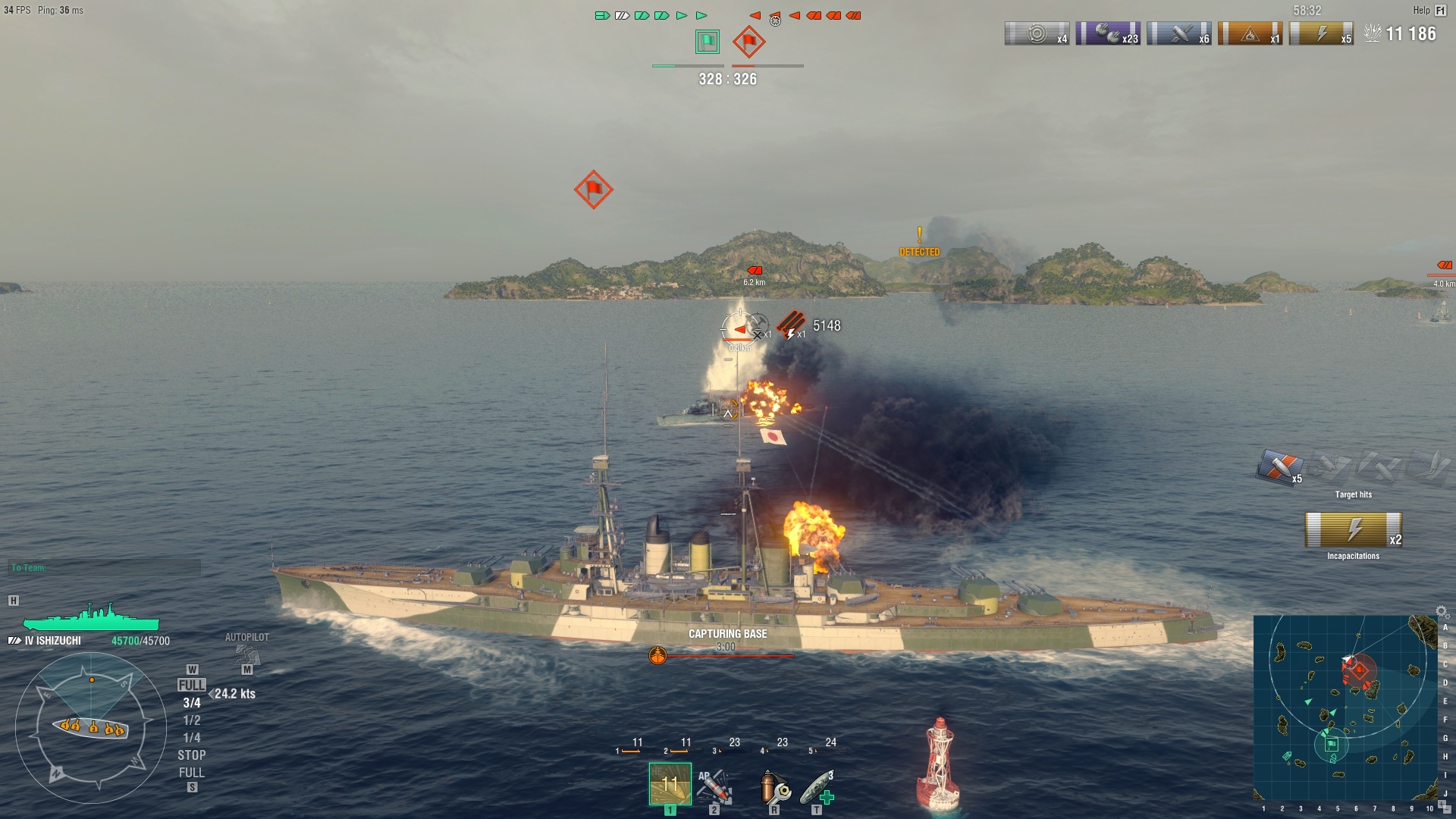Viewport: 1456px width, 819px height.
Task: Click the To Team chat box
Action: (x=105, y=568)
